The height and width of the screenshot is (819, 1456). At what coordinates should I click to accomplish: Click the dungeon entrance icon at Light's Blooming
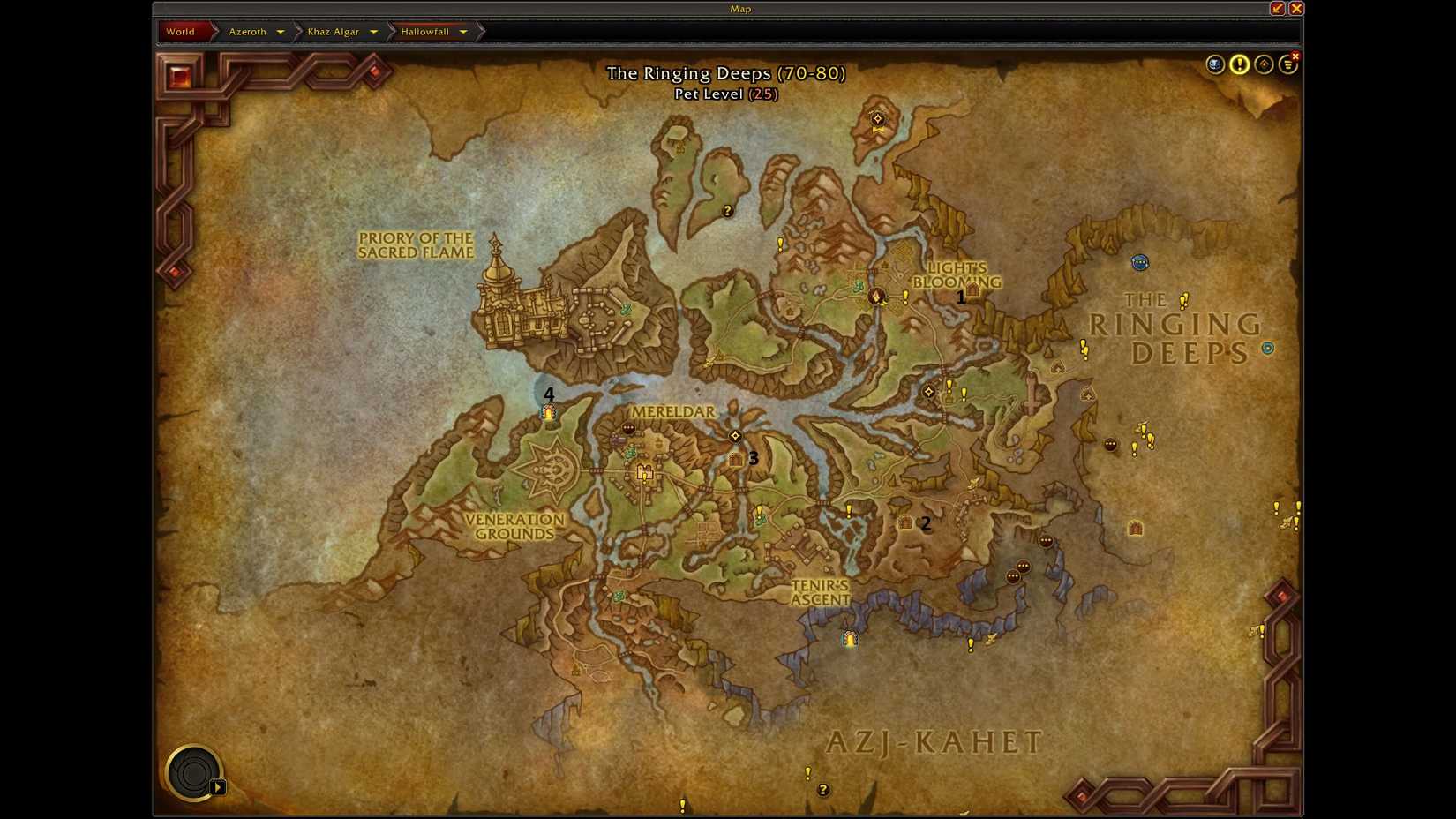972,289
